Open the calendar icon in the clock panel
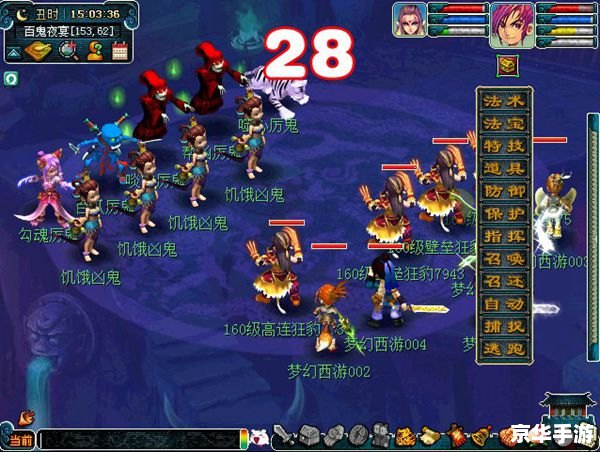 121,52
